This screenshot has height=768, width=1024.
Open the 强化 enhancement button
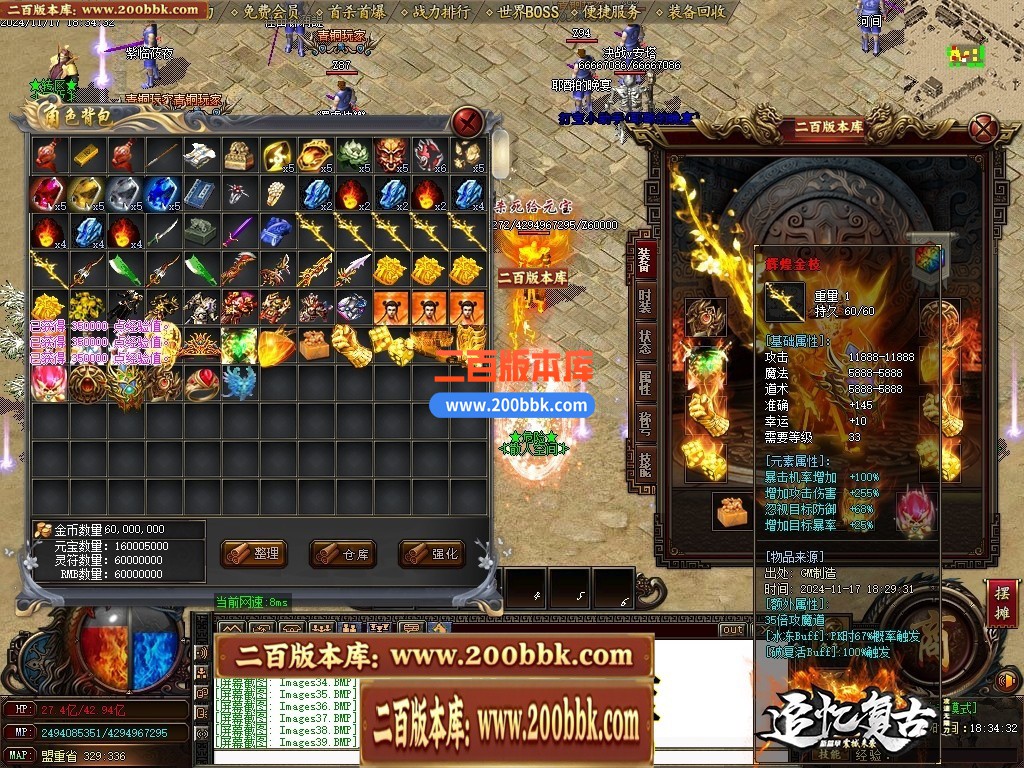point(432,553)
